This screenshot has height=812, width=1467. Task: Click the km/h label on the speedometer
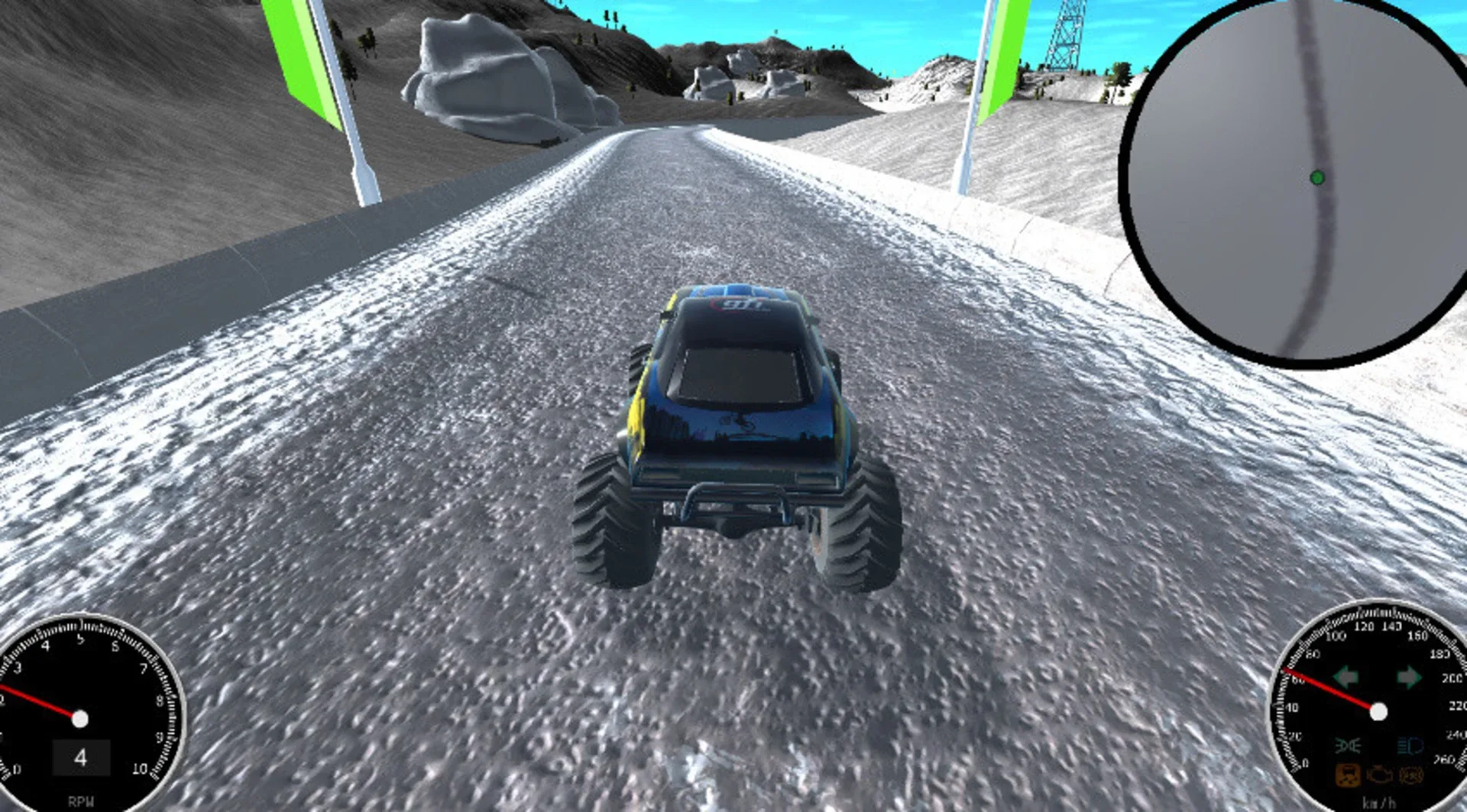[x=1378, y=801]
